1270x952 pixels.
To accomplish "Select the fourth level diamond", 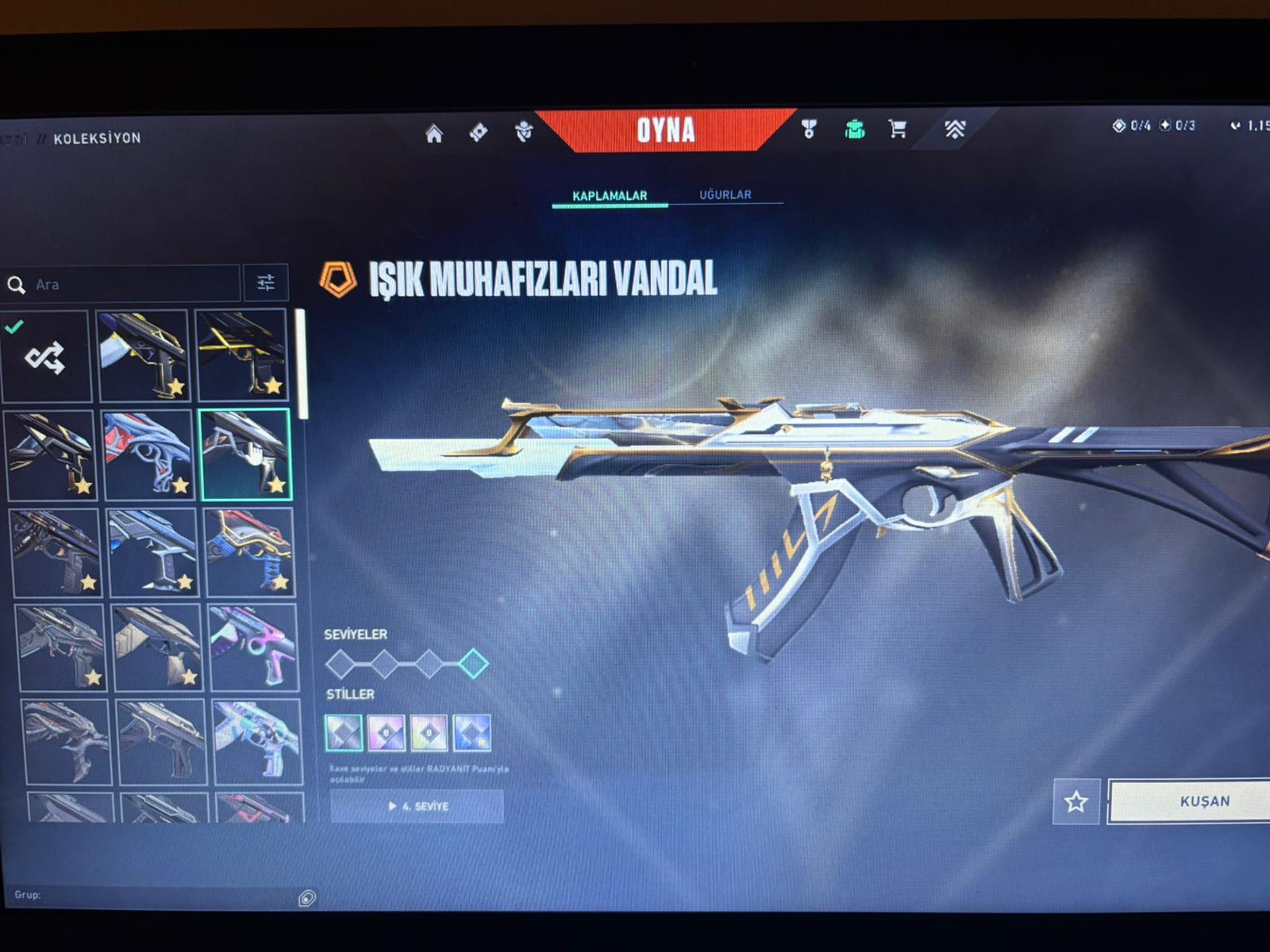I will coord(474,663).
